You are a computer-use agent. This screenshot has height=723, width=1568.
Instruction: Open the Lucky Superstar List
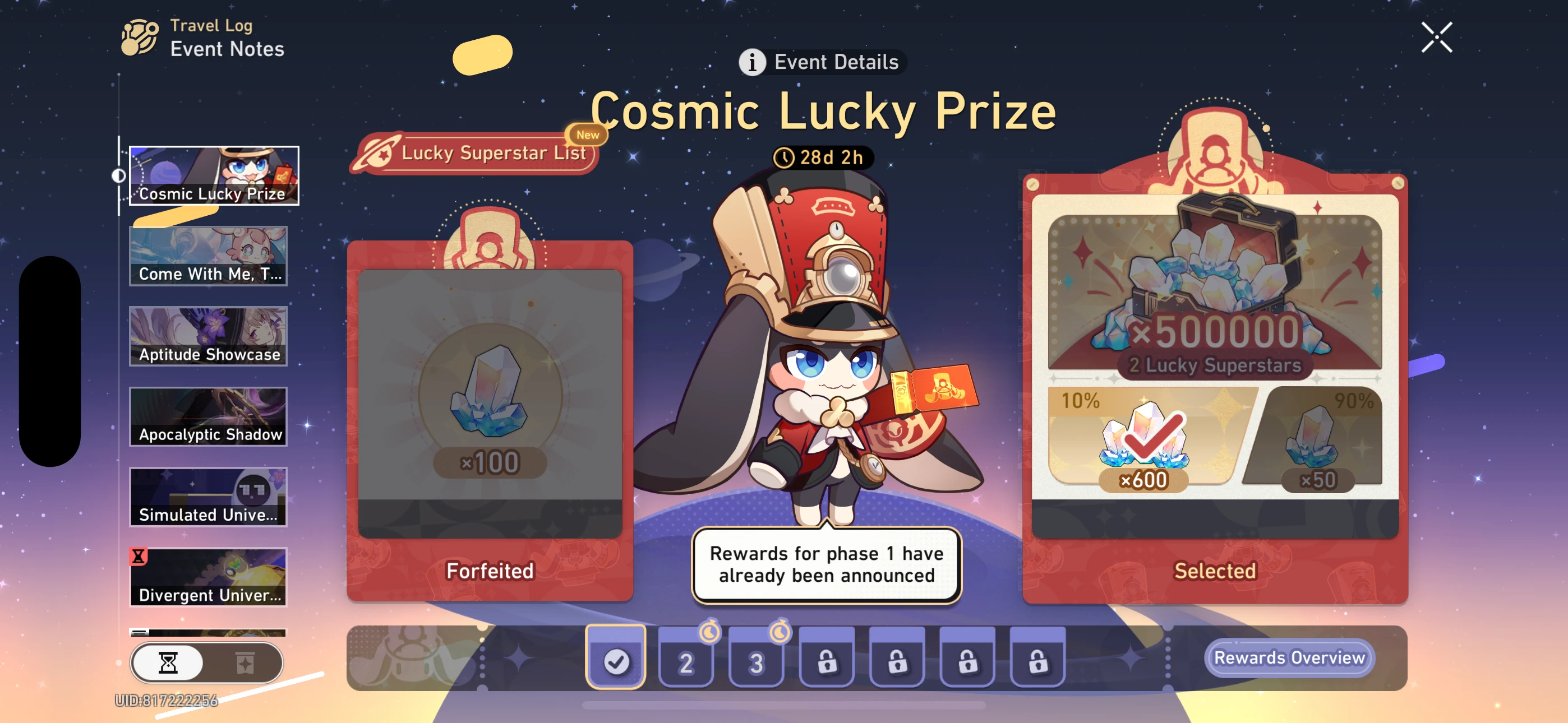tap(481, 154)
